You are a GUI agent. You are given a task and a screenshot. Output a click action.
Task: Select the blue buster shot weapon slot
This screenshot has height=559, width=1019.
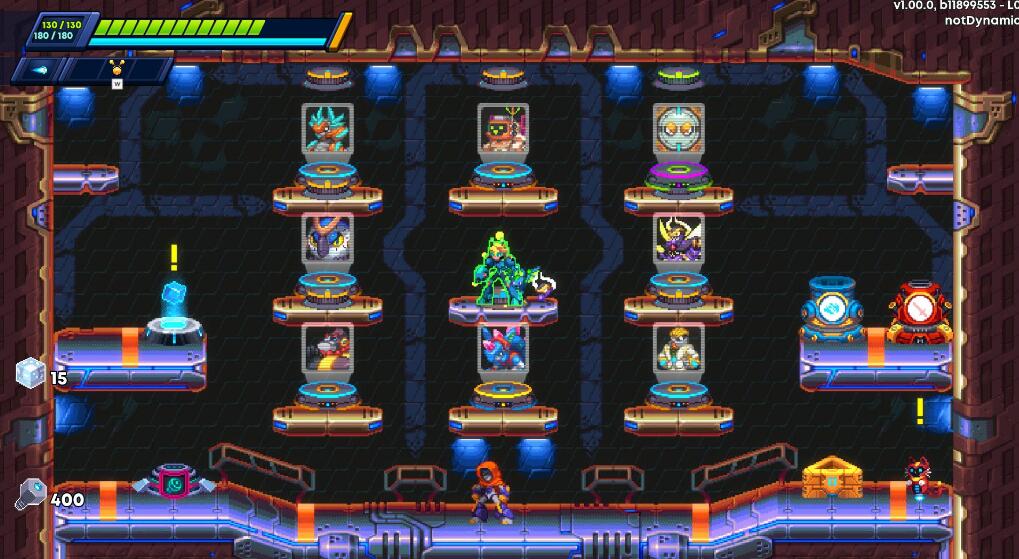40,69
